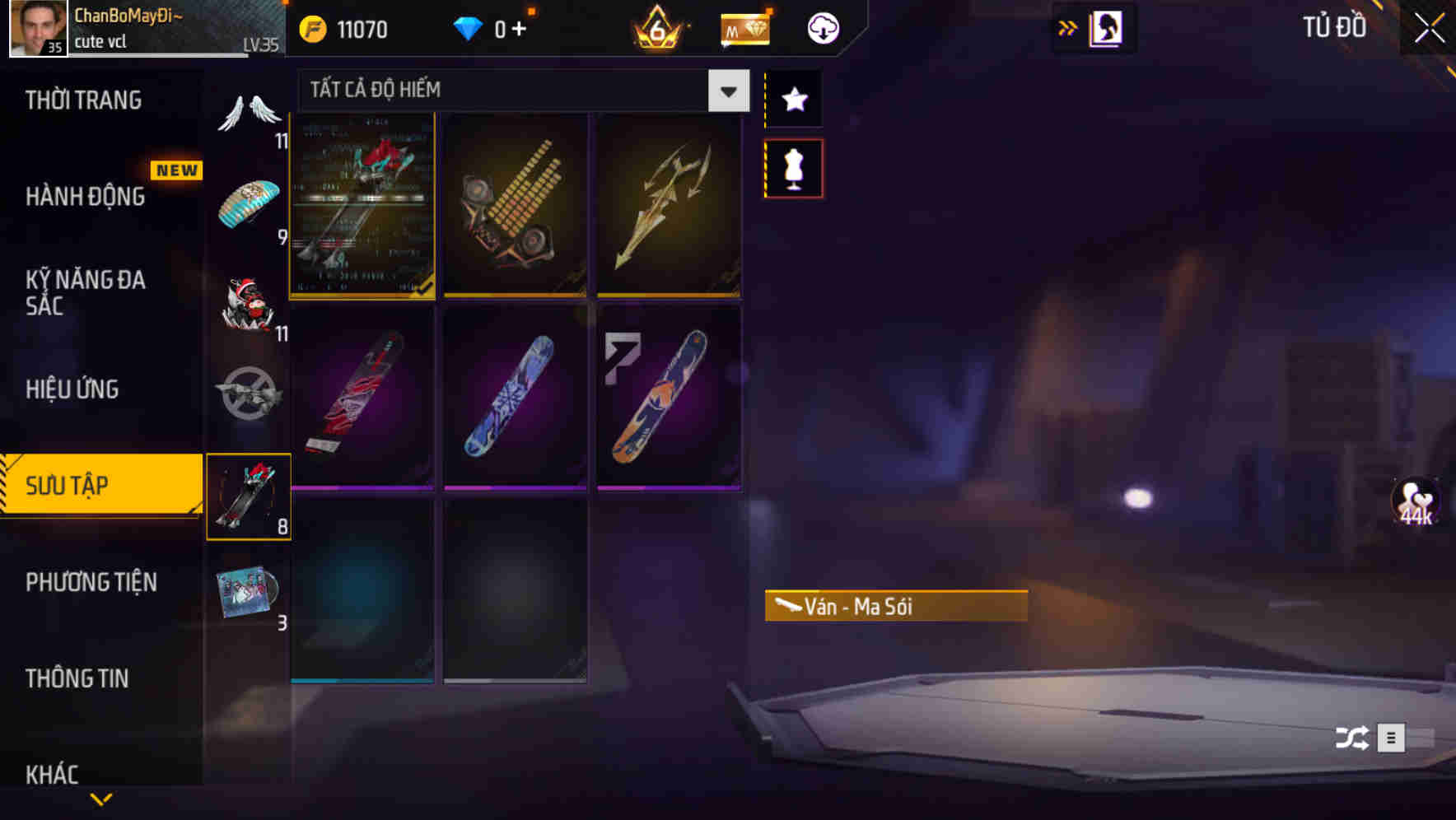Expand more categories with the bottom-left chevron
Image resolution: width=1456 pixels, height=820 pixels.
point(100,799)
